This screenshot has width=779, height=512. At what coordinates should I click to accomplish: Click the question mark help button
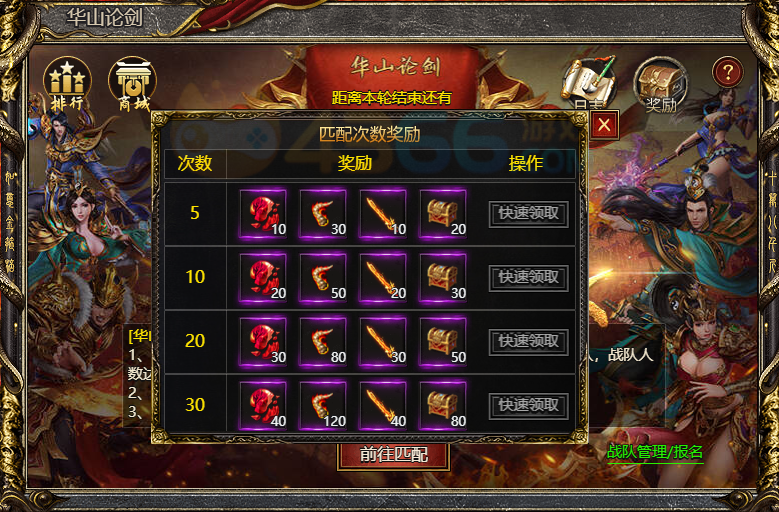pyautogui.click(x=728, y=72)
